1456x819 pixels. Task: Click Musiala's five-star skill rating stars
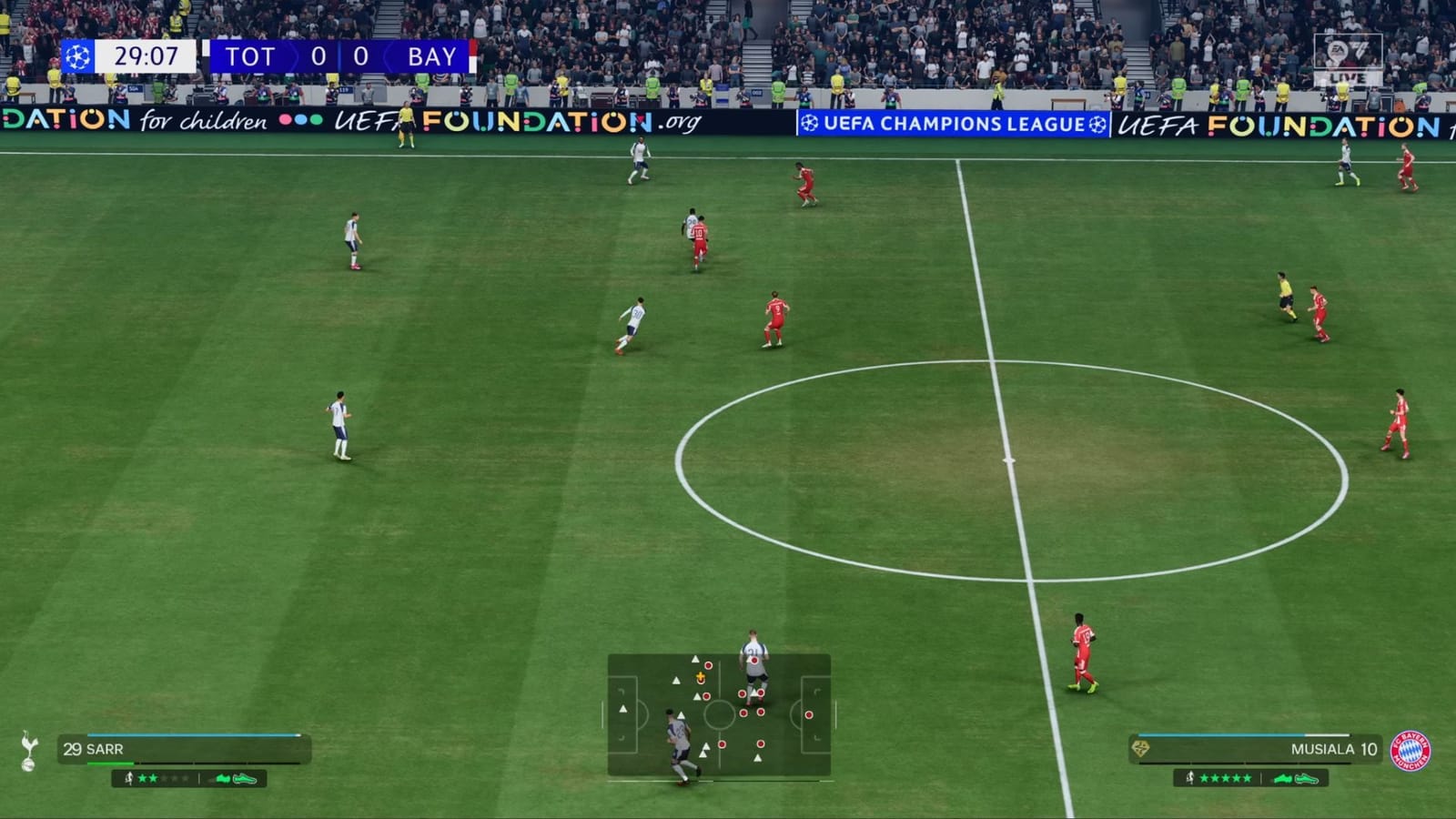tap(1226, 778)
